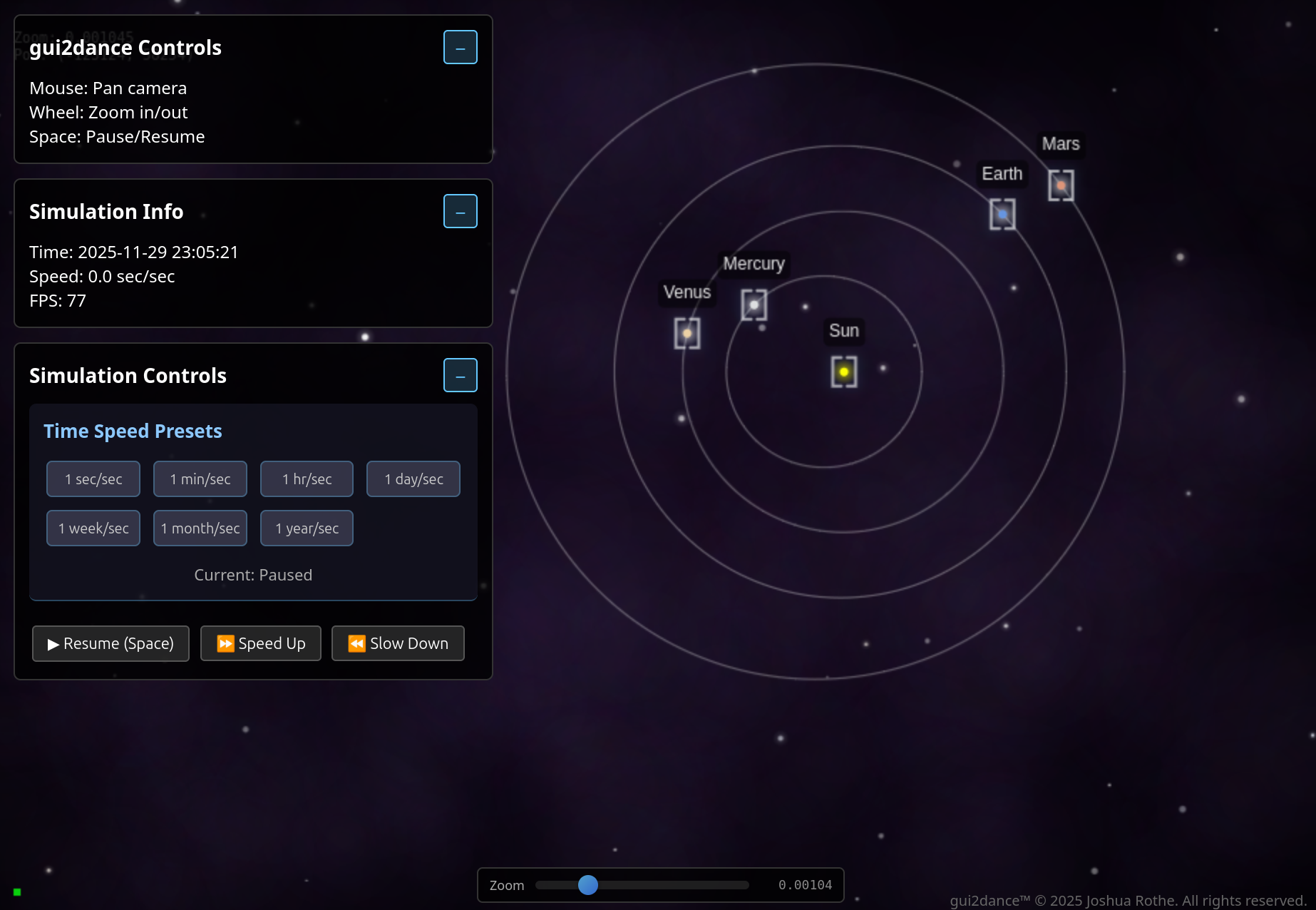Screen dimensions: 1316x910
Task: Collapse the gui2dance Controls panel
Action: pyautogui.click(x=460, y=48)
